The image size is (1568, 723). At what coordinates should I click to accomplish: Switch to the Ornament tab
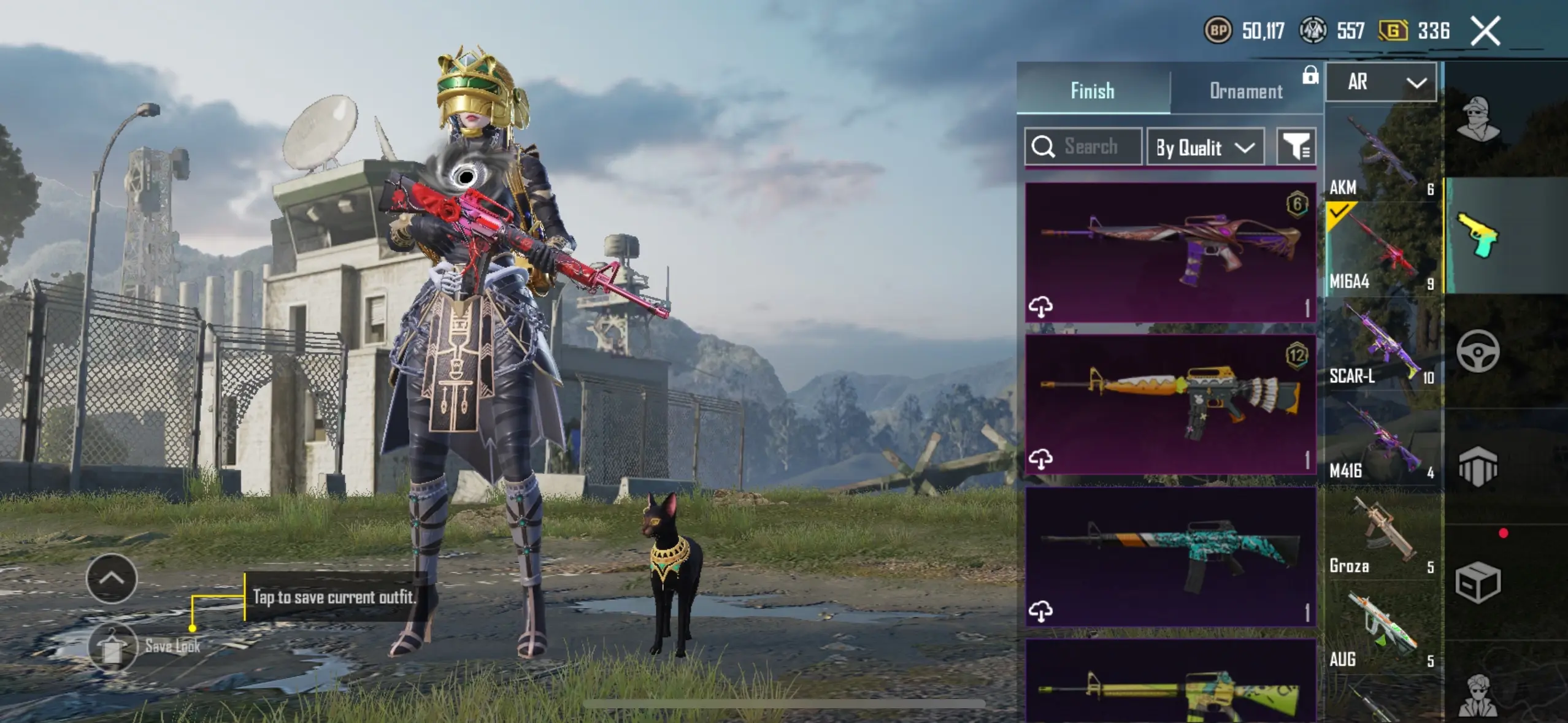pos(1245,91)
